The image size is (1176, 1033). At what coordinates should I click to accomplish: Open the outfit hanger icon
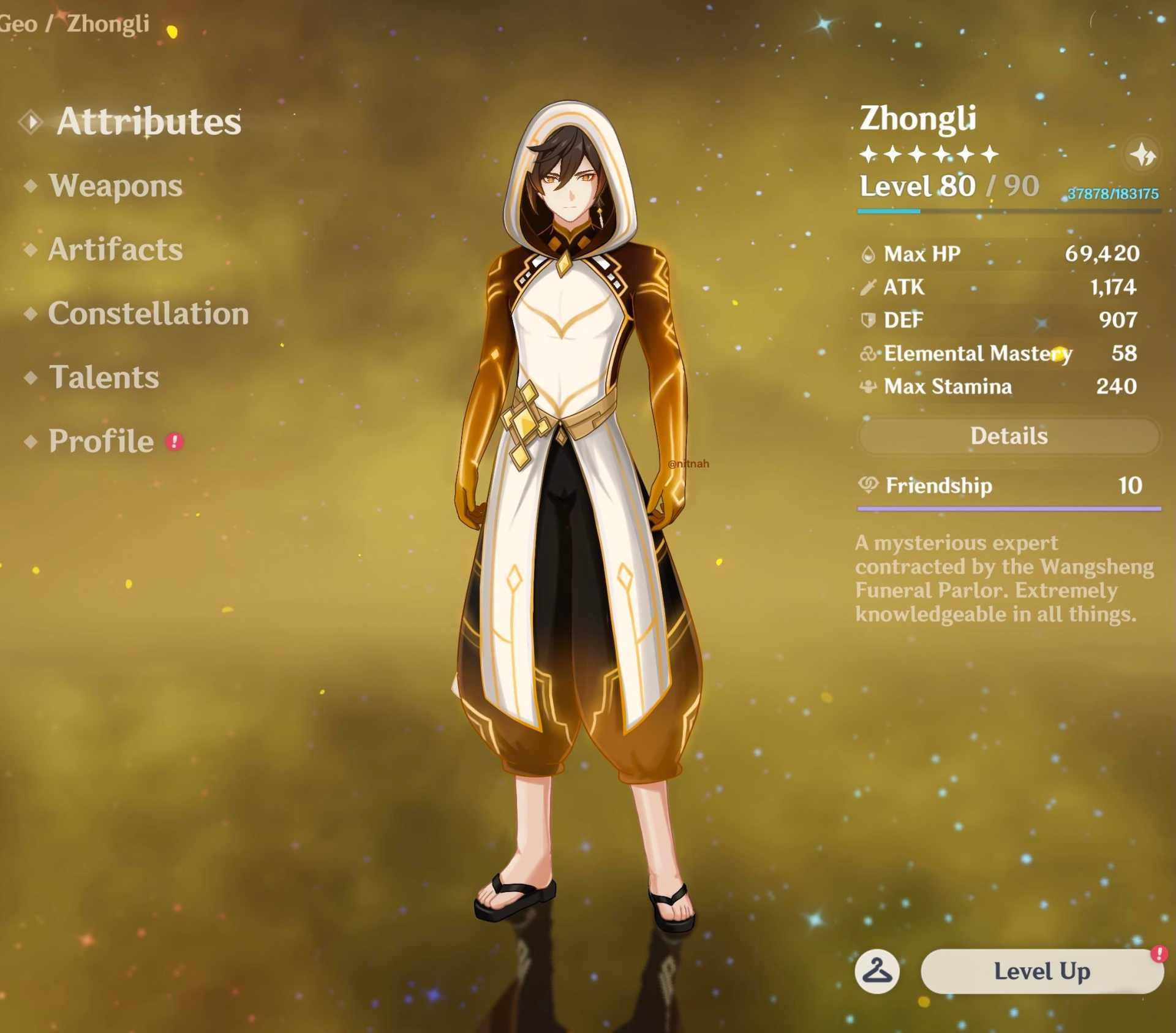coord(877,971)
